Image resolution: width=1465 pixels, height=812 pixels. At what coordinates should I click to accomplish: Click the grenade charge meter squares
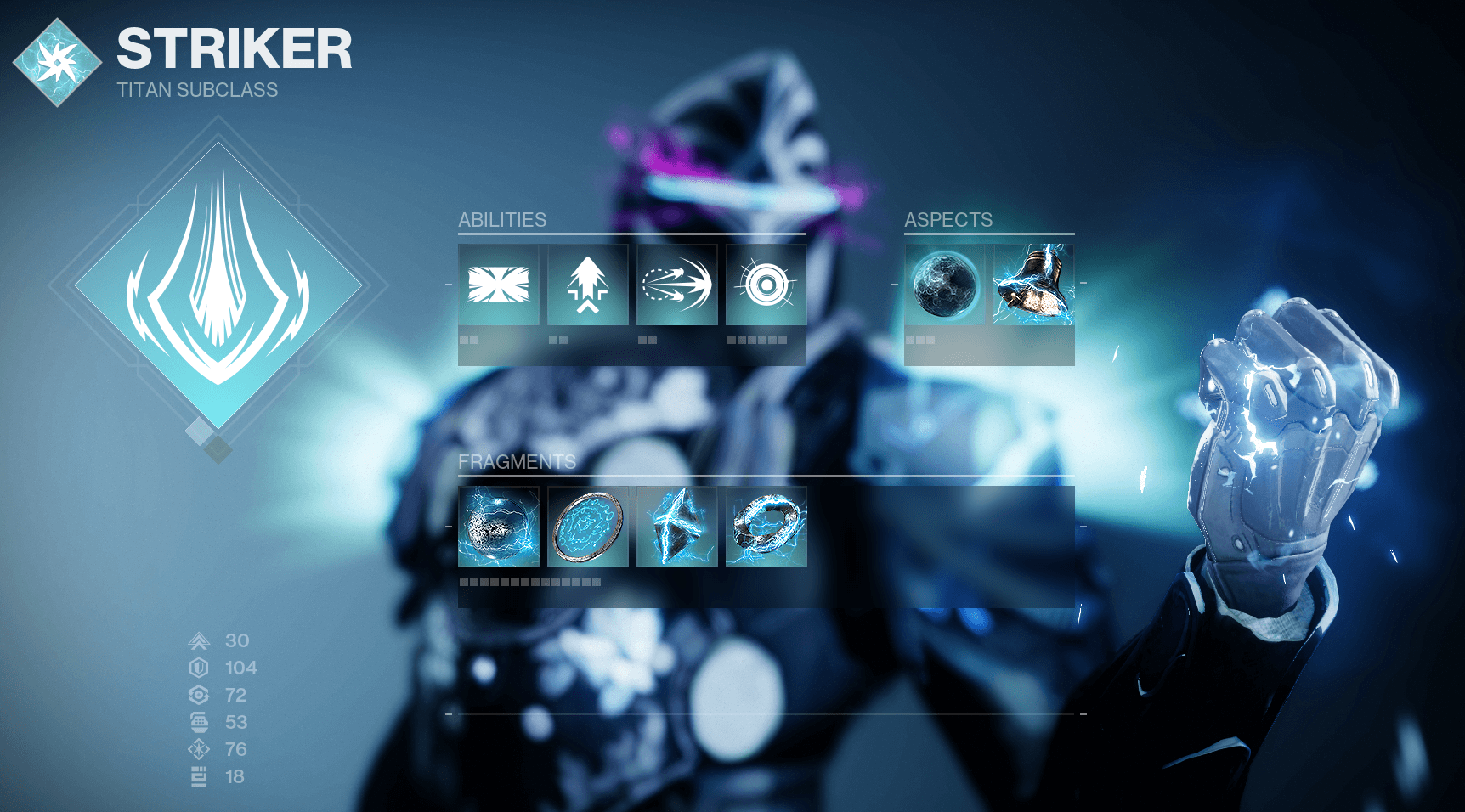[x=759, y=338]
